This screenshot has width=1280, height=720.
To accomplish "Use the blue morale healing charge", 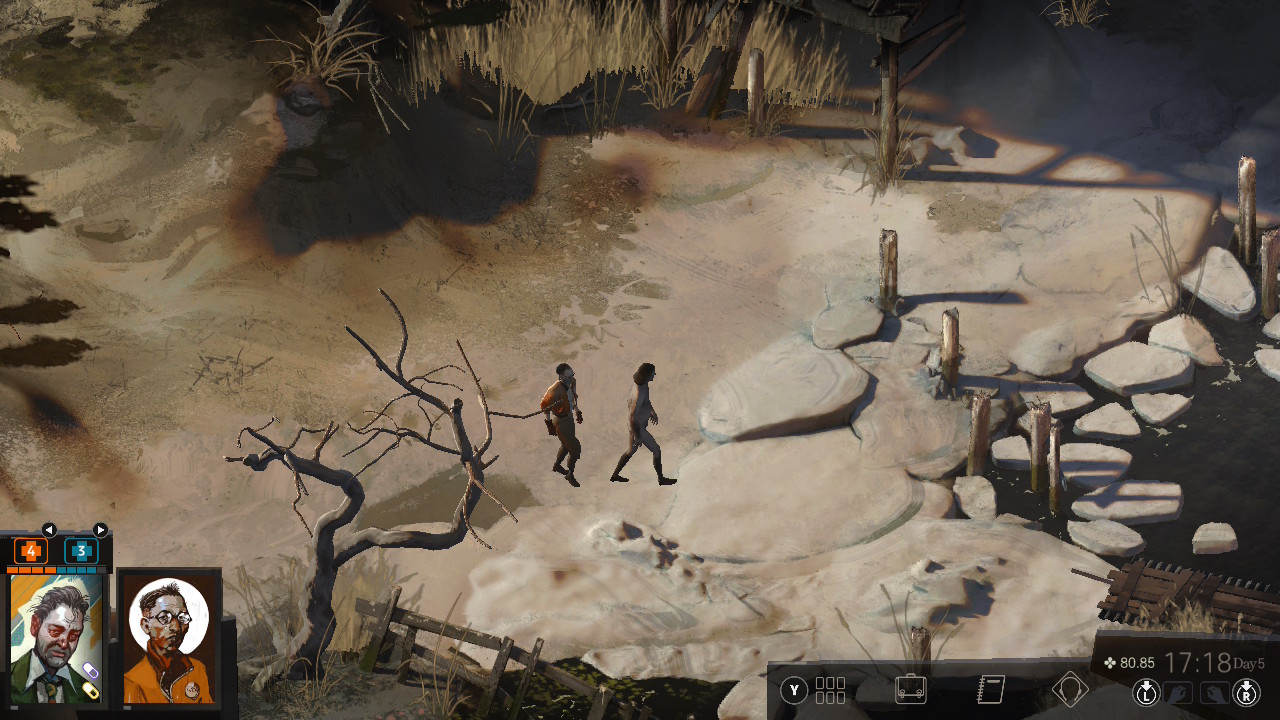I will pos(81,551).
